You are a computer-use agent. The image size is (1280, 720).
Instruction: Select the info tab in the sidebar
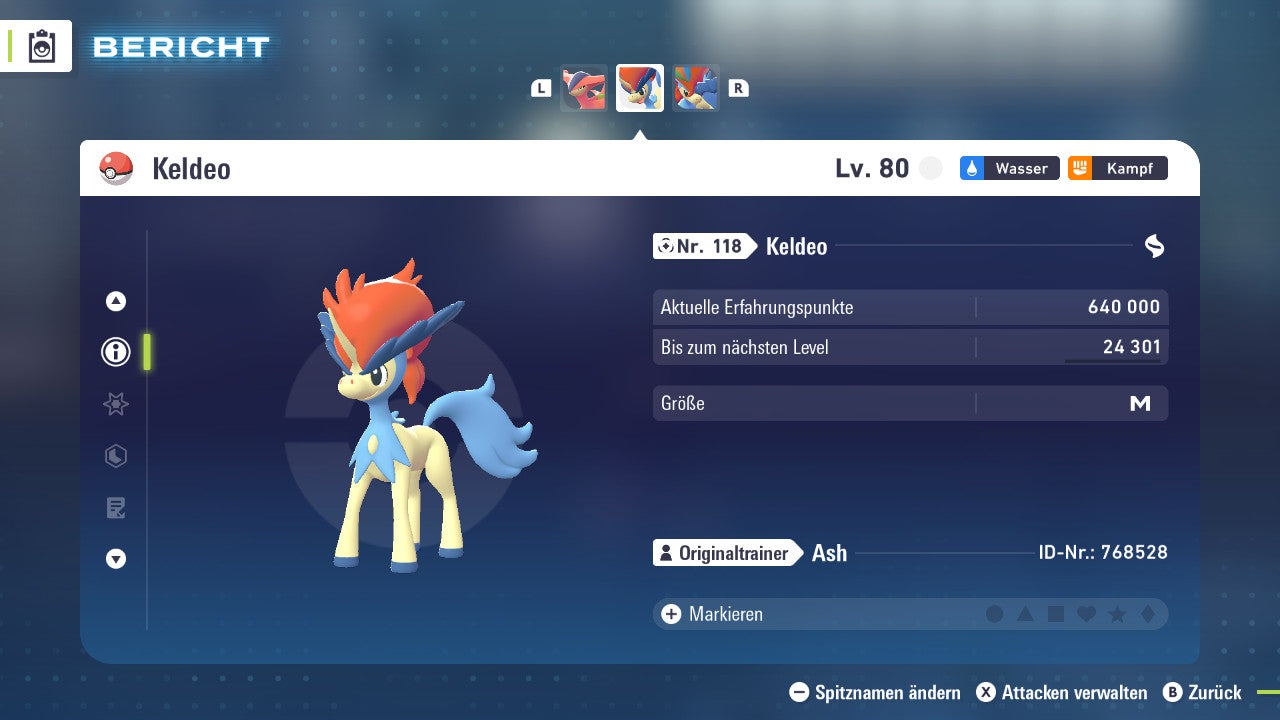click(115, 352)
